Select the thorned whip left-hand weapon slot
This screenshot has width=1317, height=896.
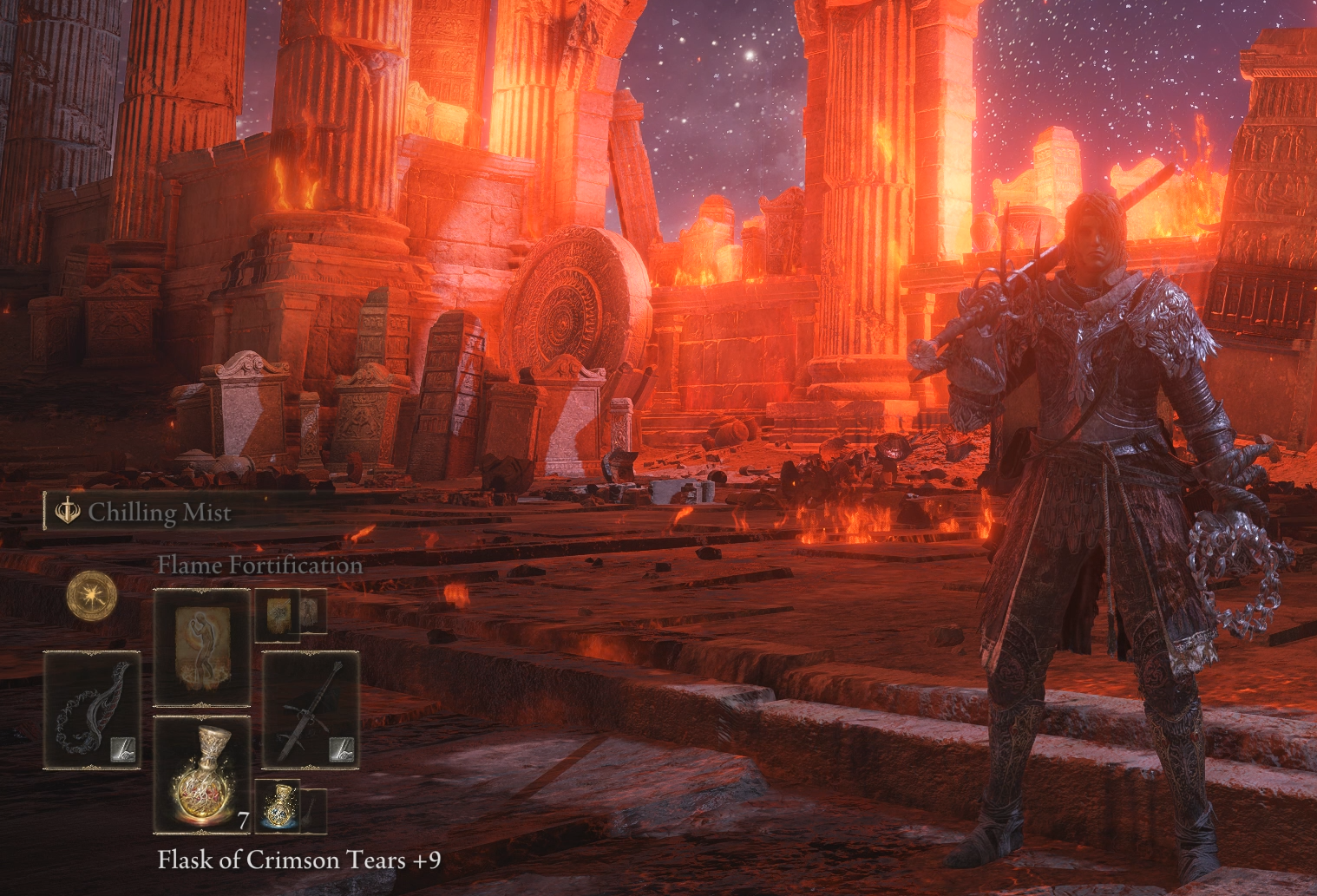[92, 710]
